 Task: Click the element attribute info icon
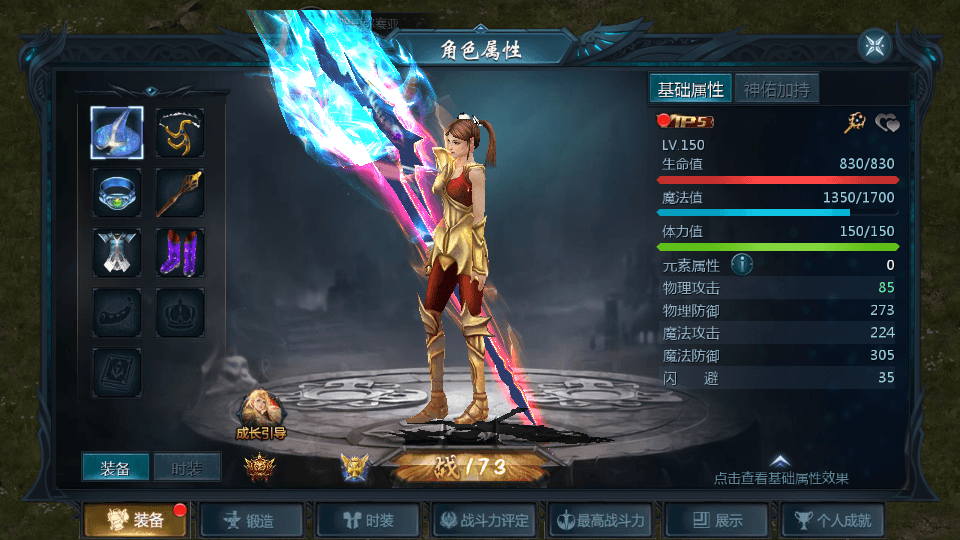741,265
